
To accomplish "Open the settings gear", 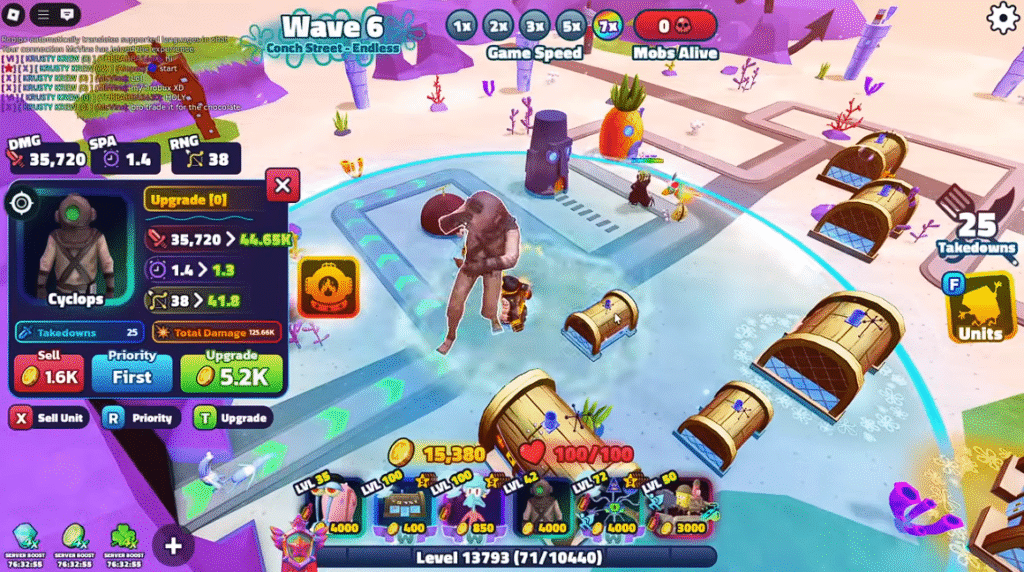I will [1002, 18].
